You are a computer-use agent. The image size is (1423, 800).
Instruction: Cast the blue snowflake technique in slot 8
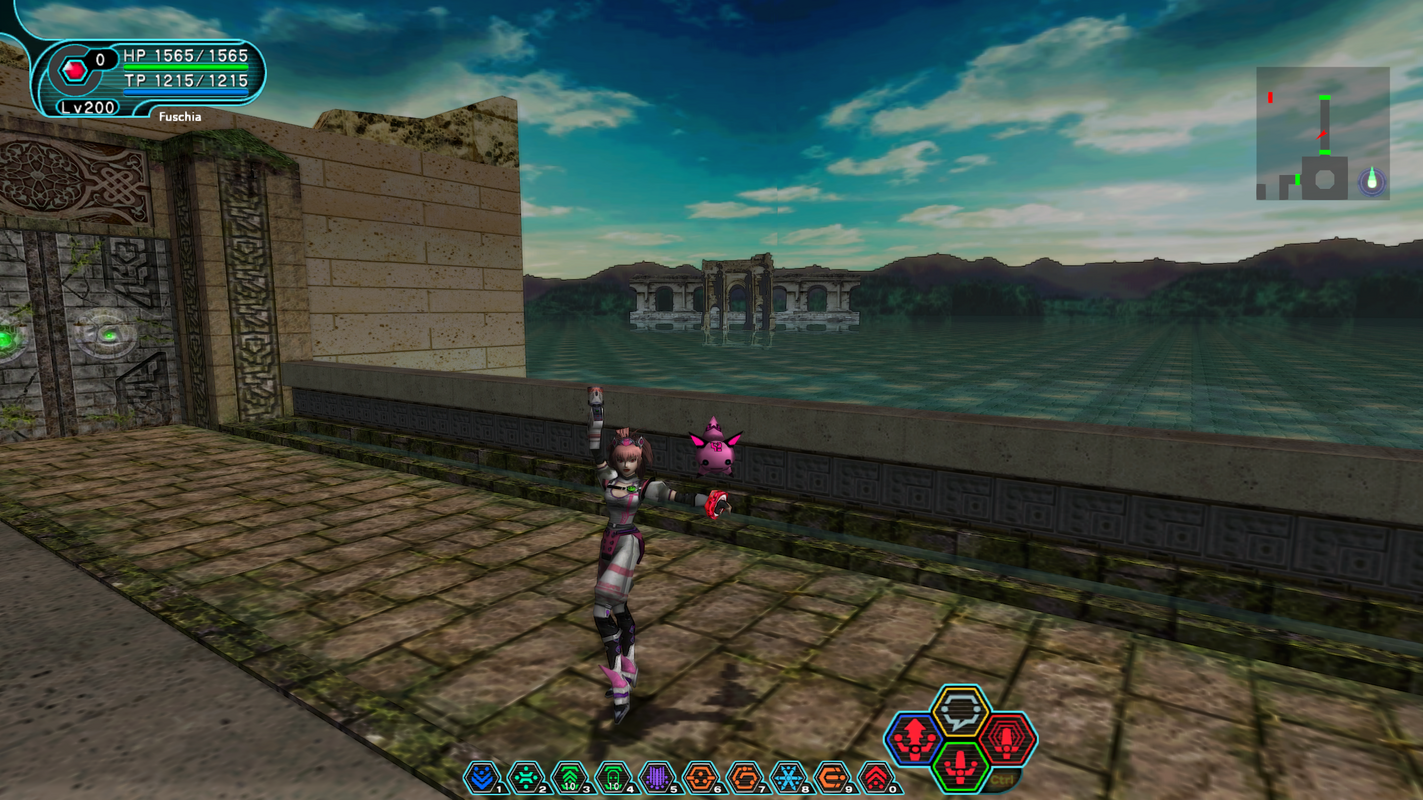(789, 775)
